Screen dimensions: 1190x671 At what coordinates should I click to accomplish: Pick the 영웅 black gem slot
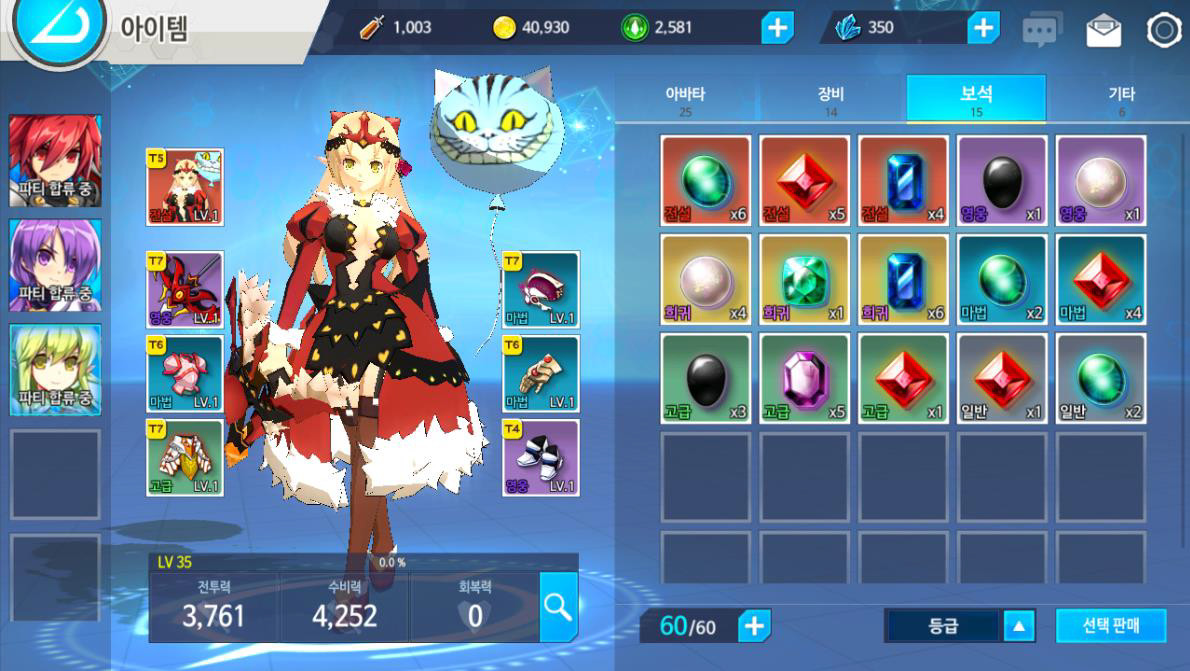1002,181
